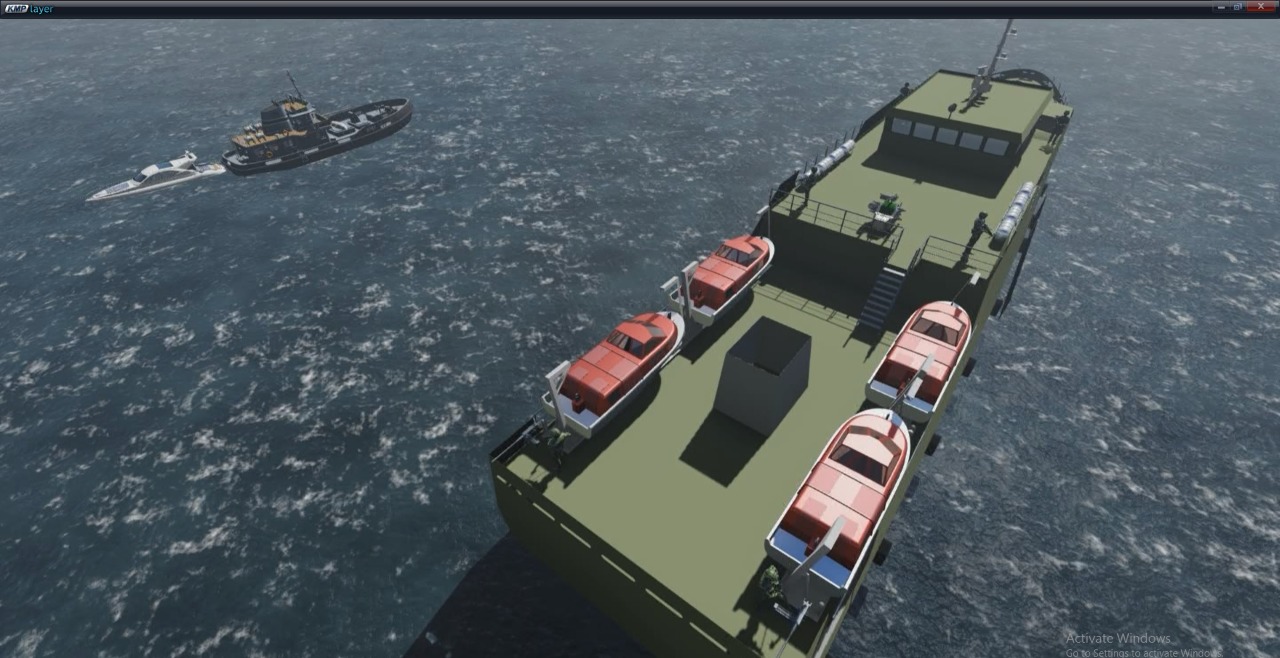
Task: Minimize the KMPlayer window
Action: click(x=1221, y=7)
